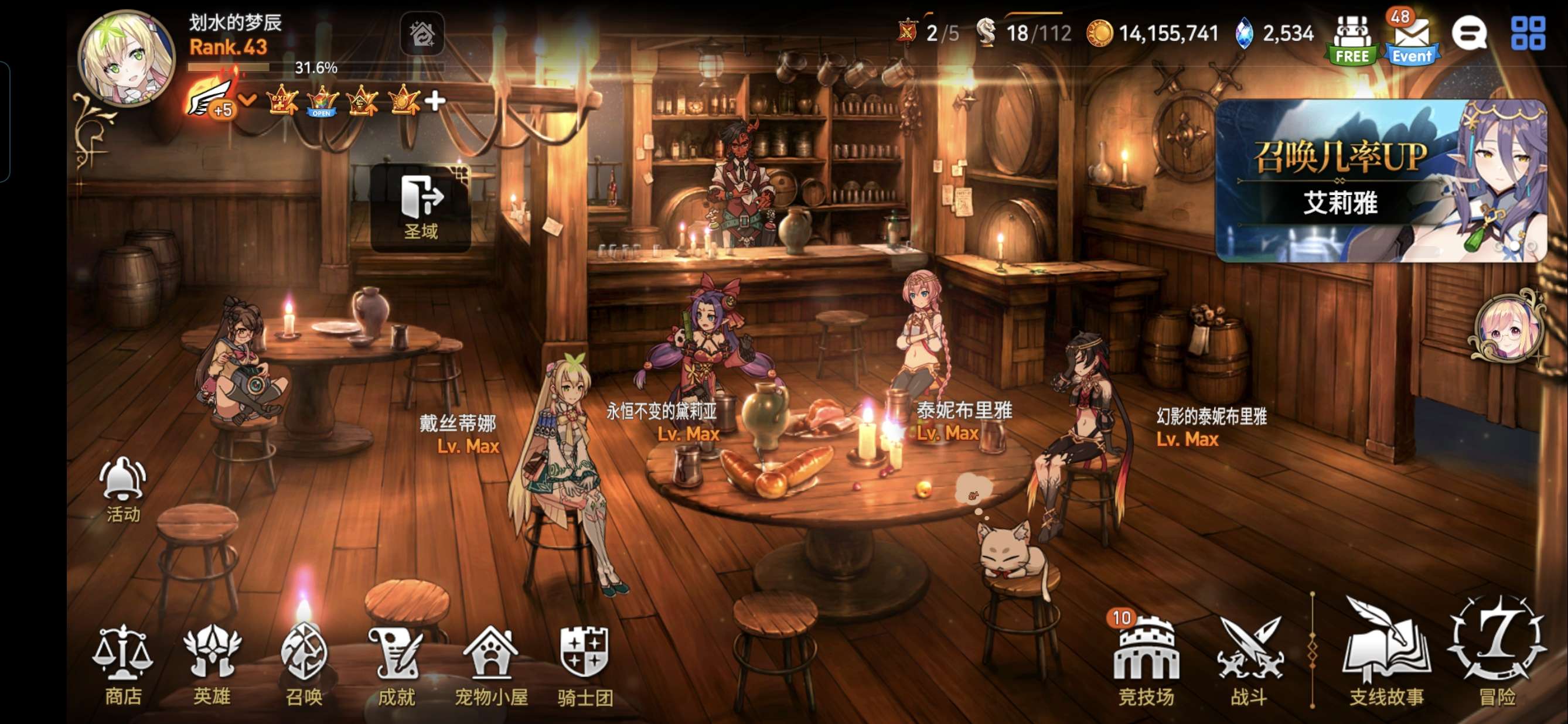This screenshot has width=1568, height=724.
Task: Show the blue four-square grid menu
Action: pyautogui.click(x=1528, y=33)
